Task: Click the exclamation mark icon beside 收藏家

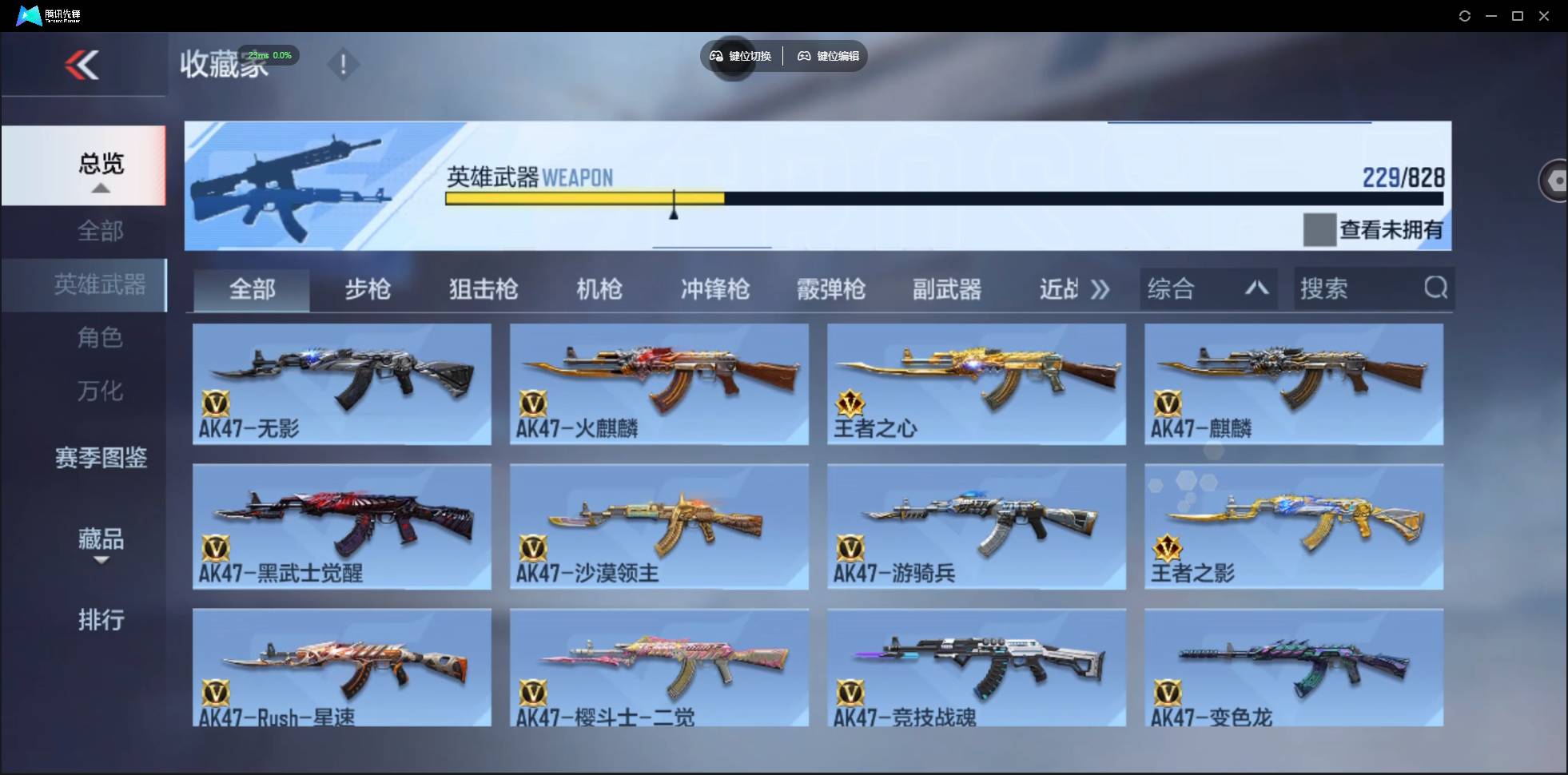Action: tap(344, 64)
